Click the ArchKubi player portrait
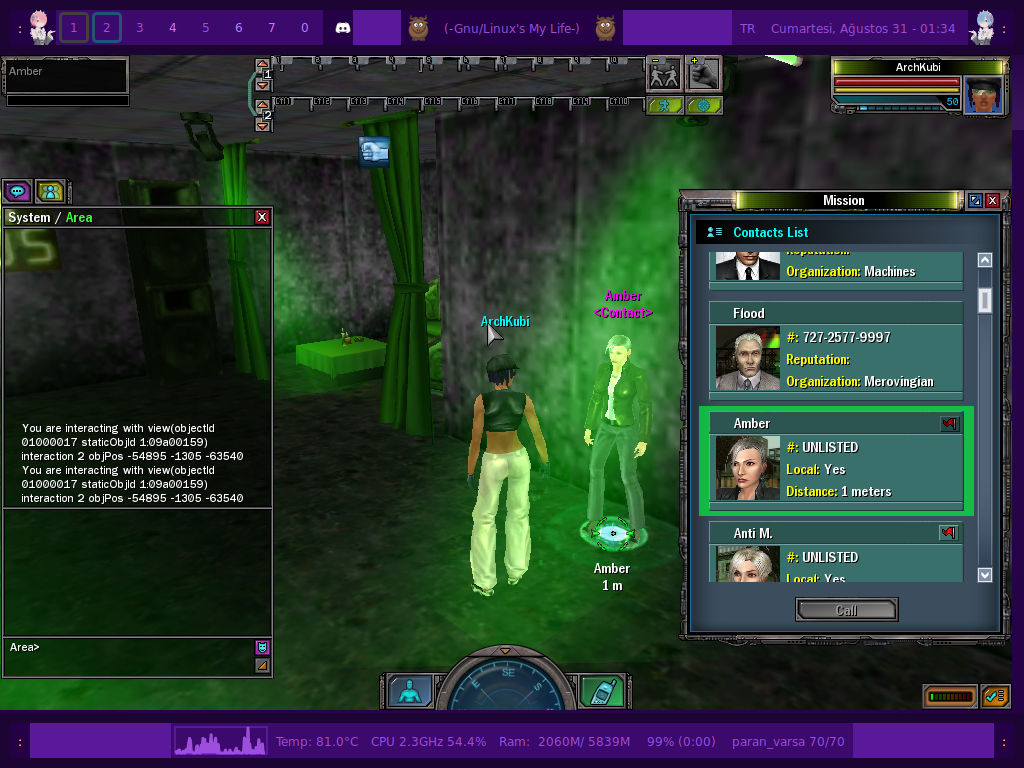Image resolution: width=1024 pixels, height=768 pixels. pos(983,96)
